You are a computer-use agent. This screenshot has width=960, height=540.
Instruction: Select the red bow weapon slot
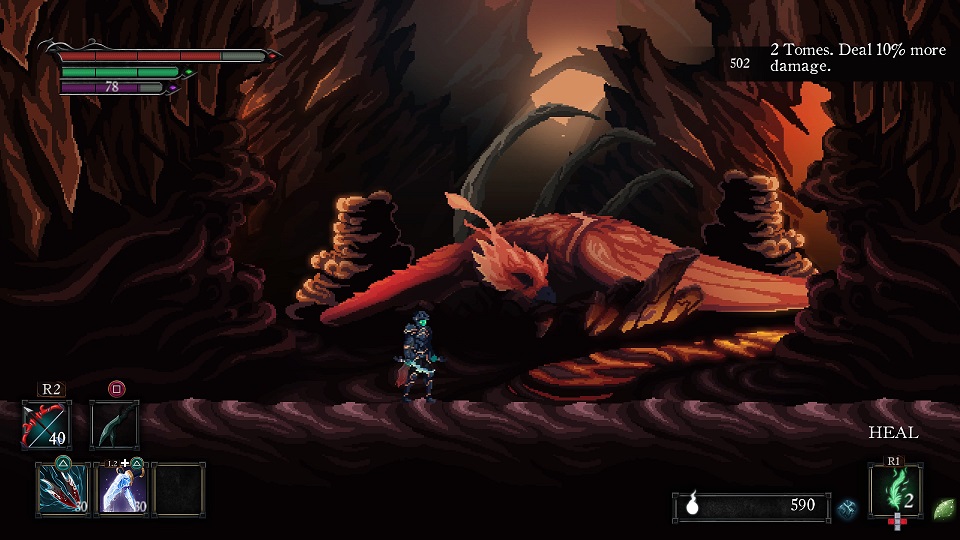coord(46,425)
